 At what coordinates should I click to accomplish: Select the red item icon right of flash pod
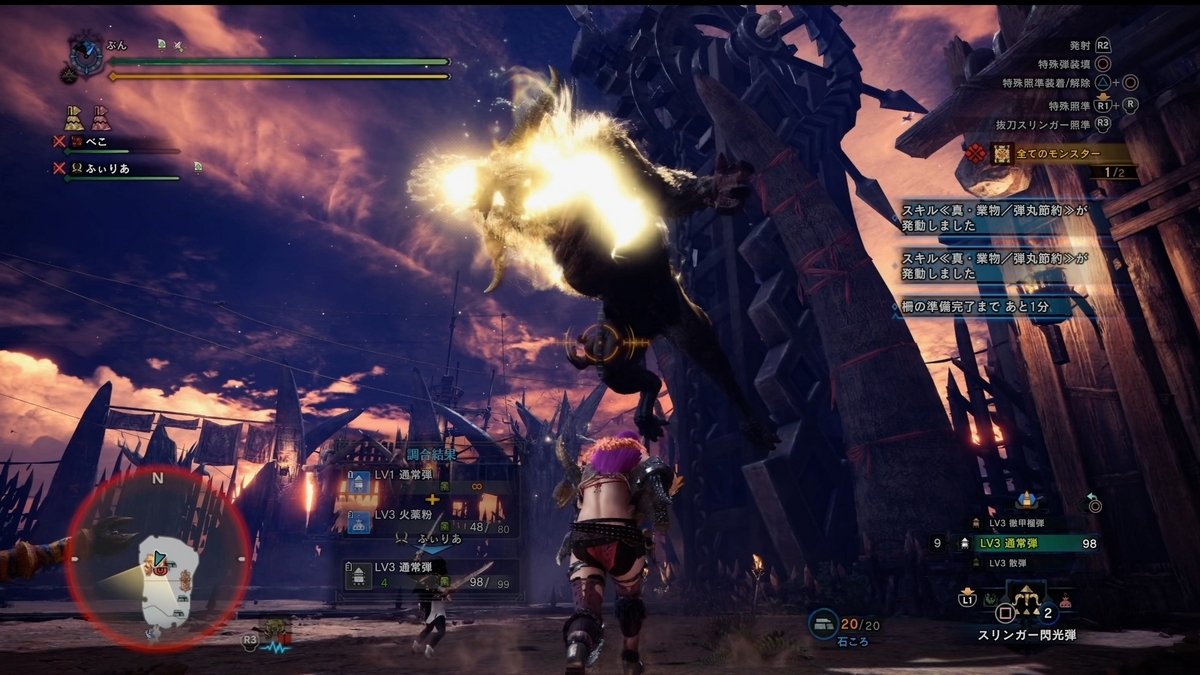[1067, 601]
